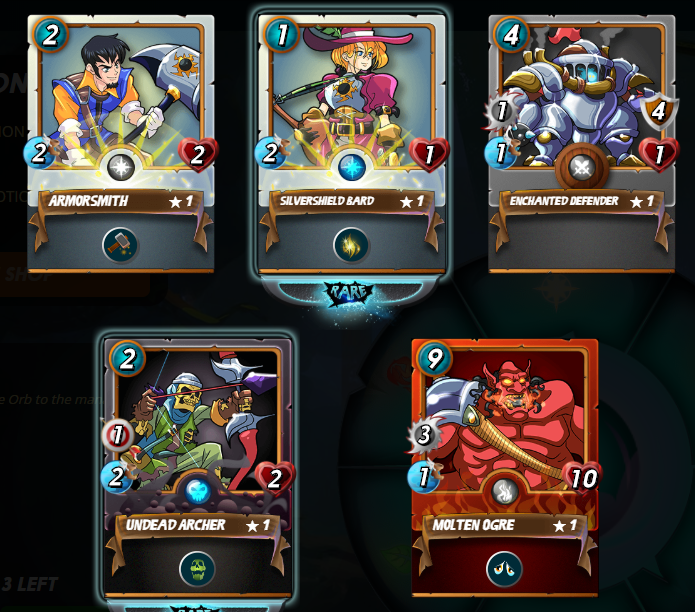Viewport: 695px width, 612px height.
Task: Click Undead Archer's green skull ability icon
Action: pos(198,569)
